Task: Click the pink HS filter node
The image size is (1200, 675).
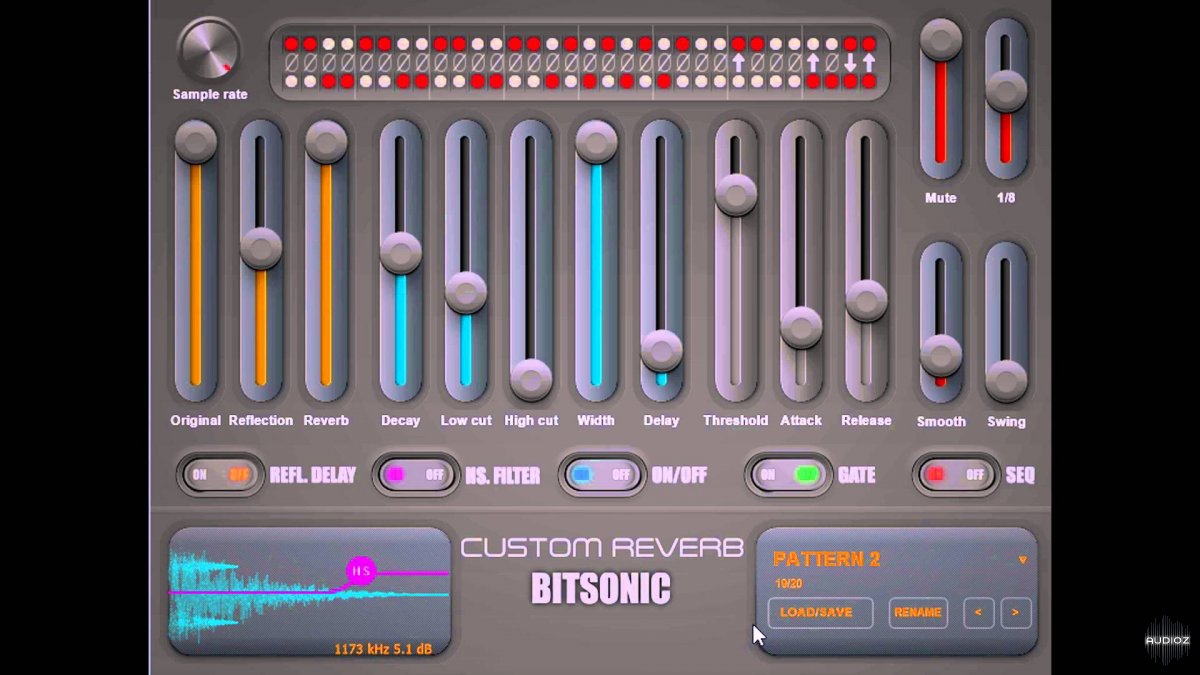Action: click(x=360, y=572)
